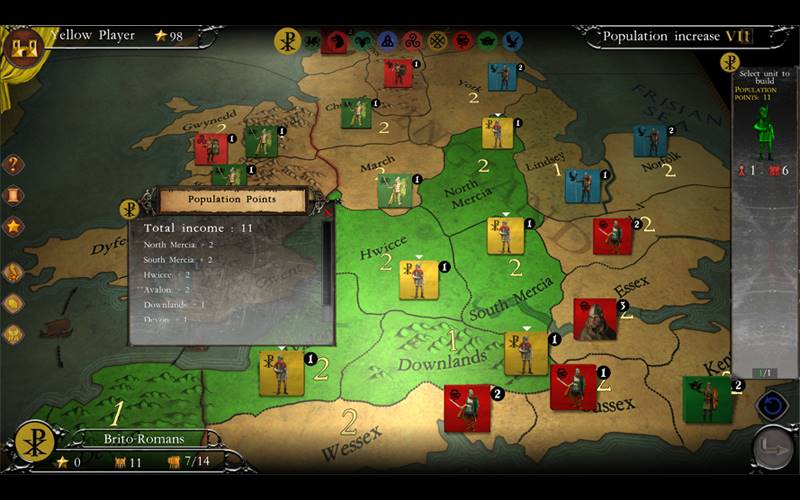This screenshot has width=800, height=500.
Task: Select the yellow Chi-Rho faction icon in top bar
Action: point(287,41)
